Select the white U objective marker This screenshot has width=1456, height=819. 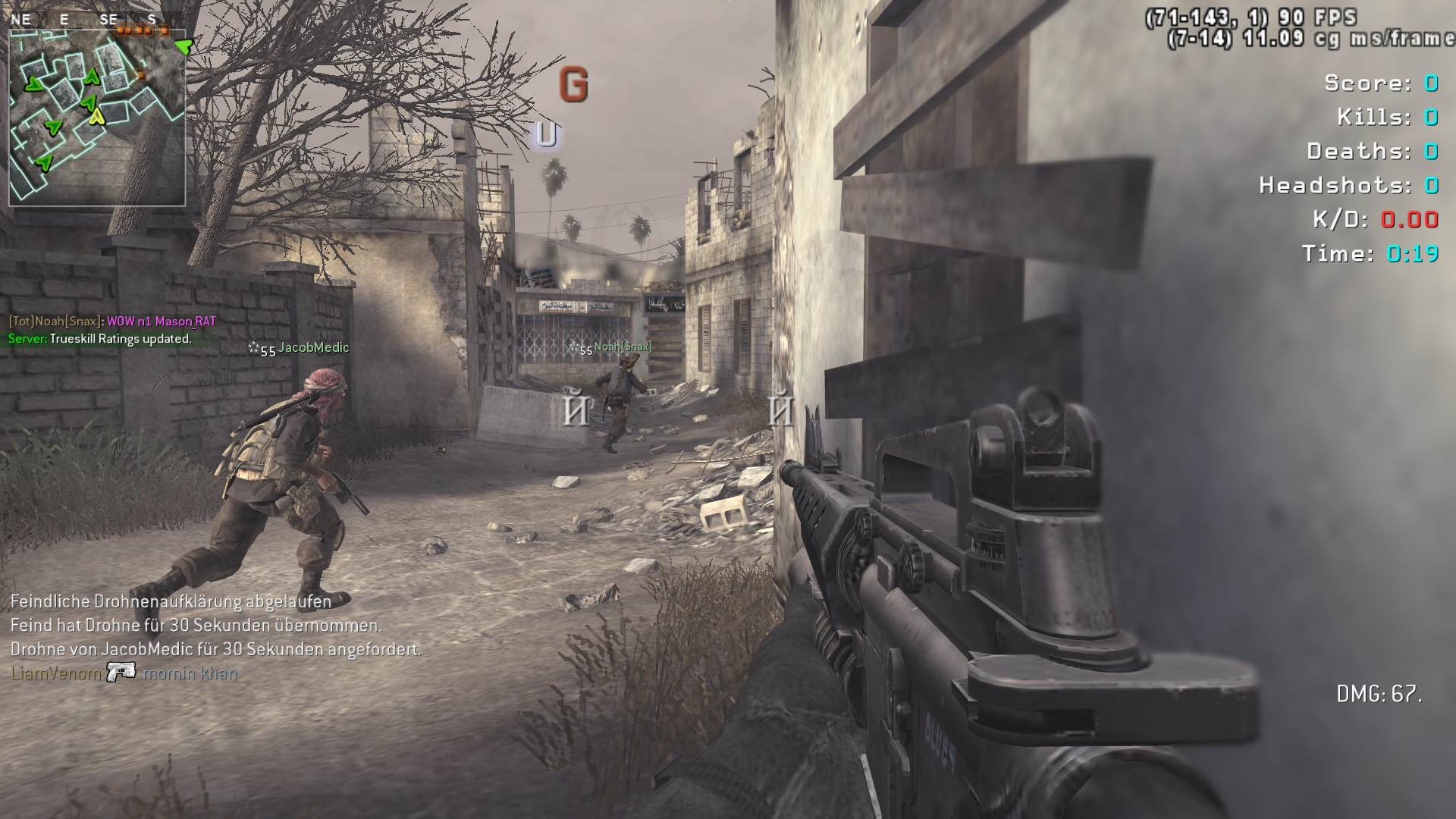click(x=547, y=135)
